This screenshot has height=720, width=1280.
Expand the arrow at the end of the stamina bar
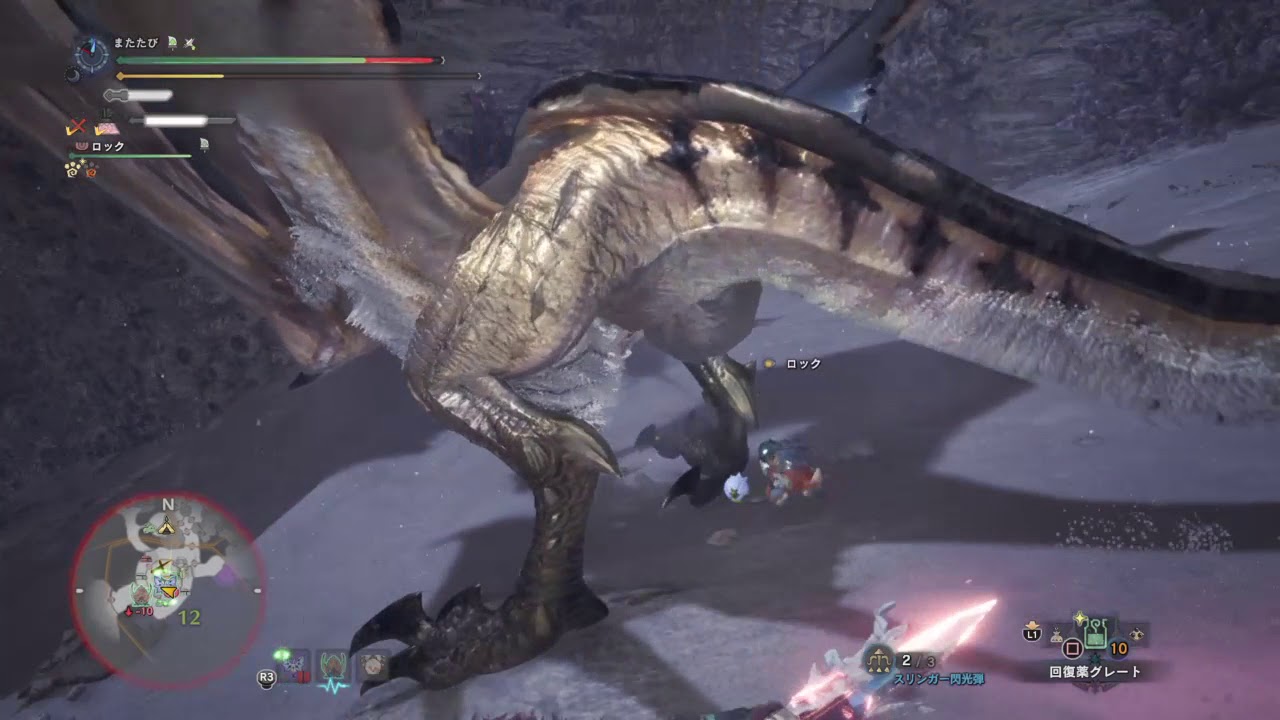click(479, 75)
